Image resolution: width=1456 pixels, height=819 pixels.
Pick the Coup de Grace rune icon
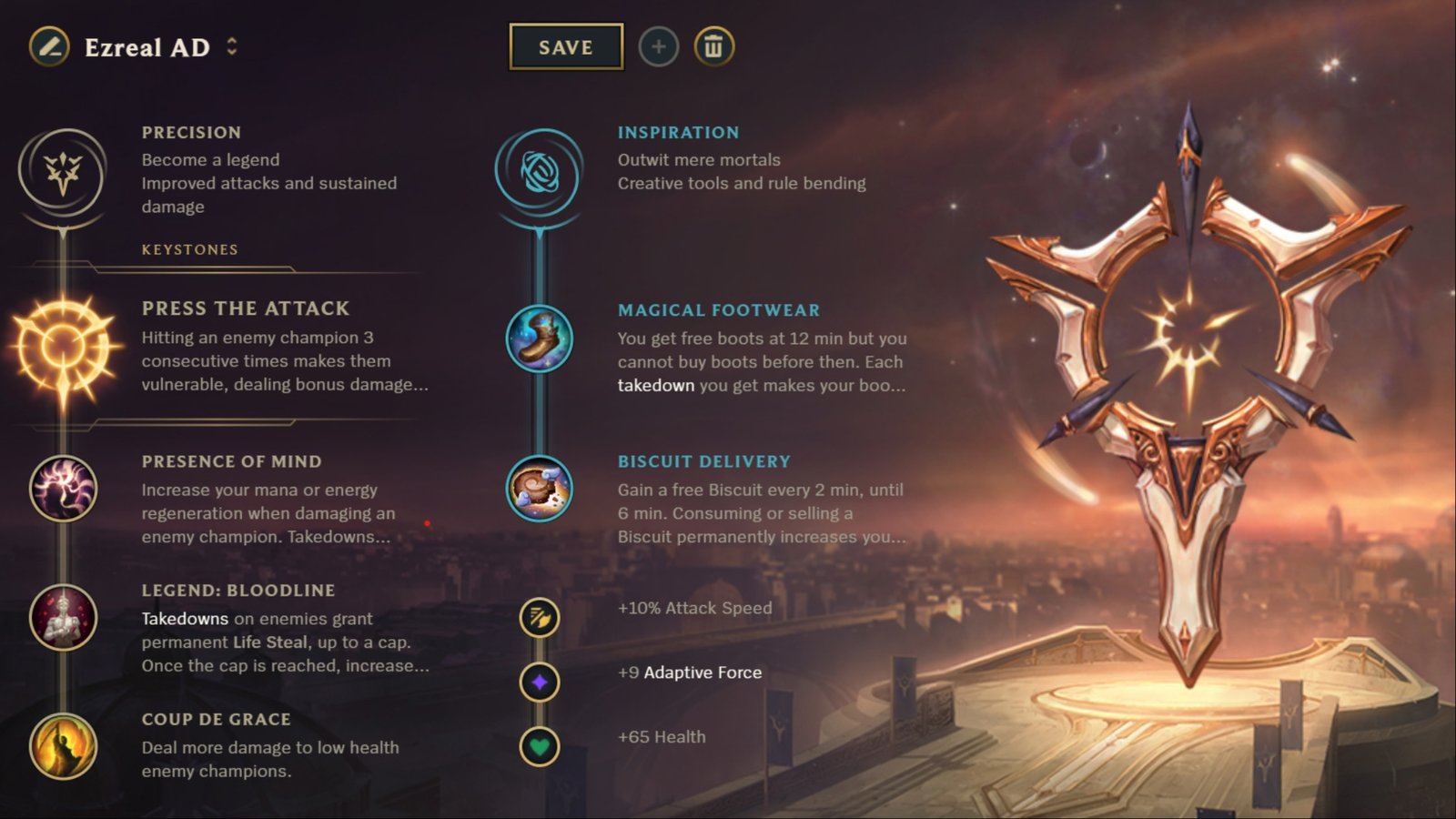point(62,747)
